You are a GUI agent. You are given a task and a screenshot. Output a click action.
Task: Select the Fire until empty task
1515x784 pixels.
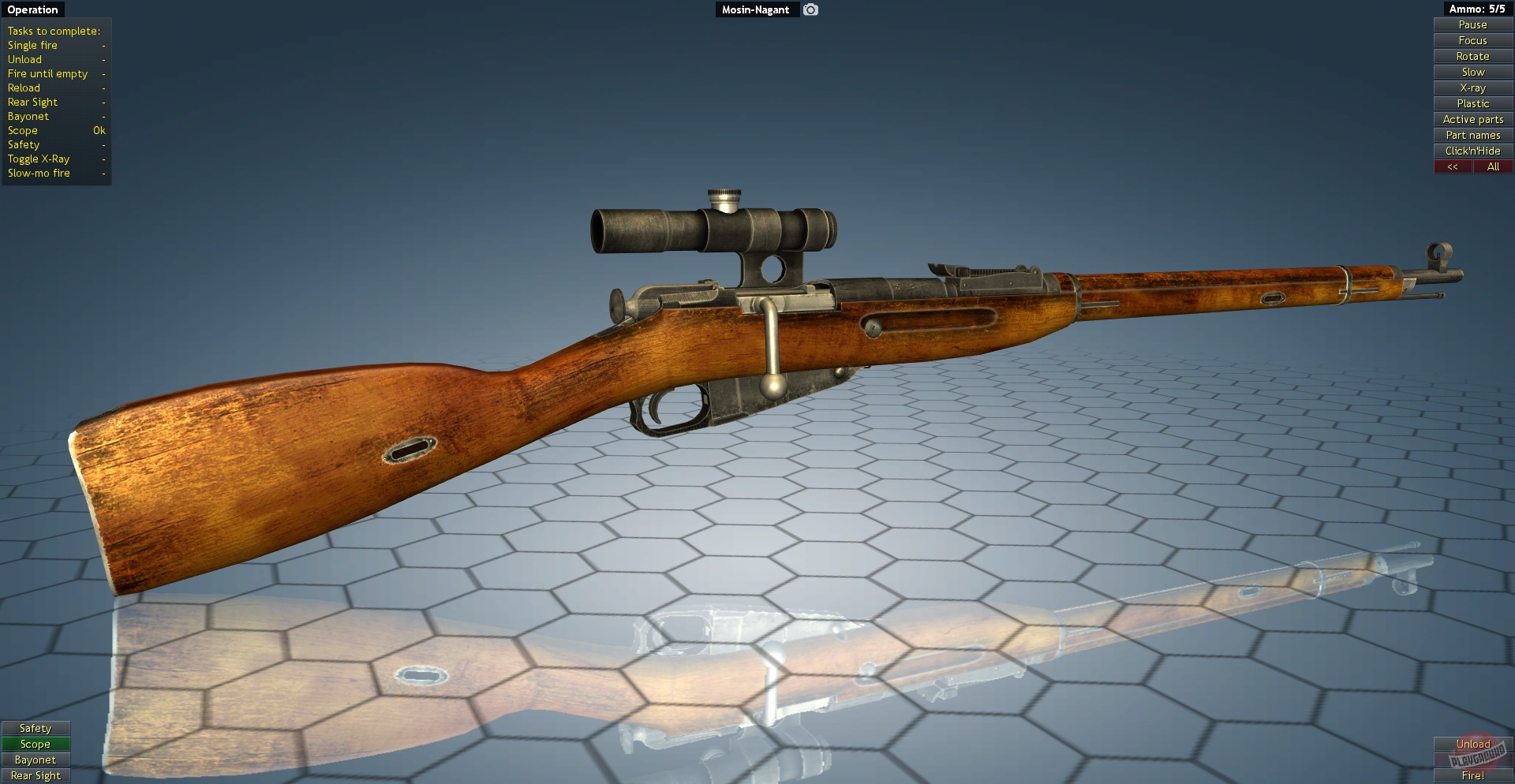point(47,73)
